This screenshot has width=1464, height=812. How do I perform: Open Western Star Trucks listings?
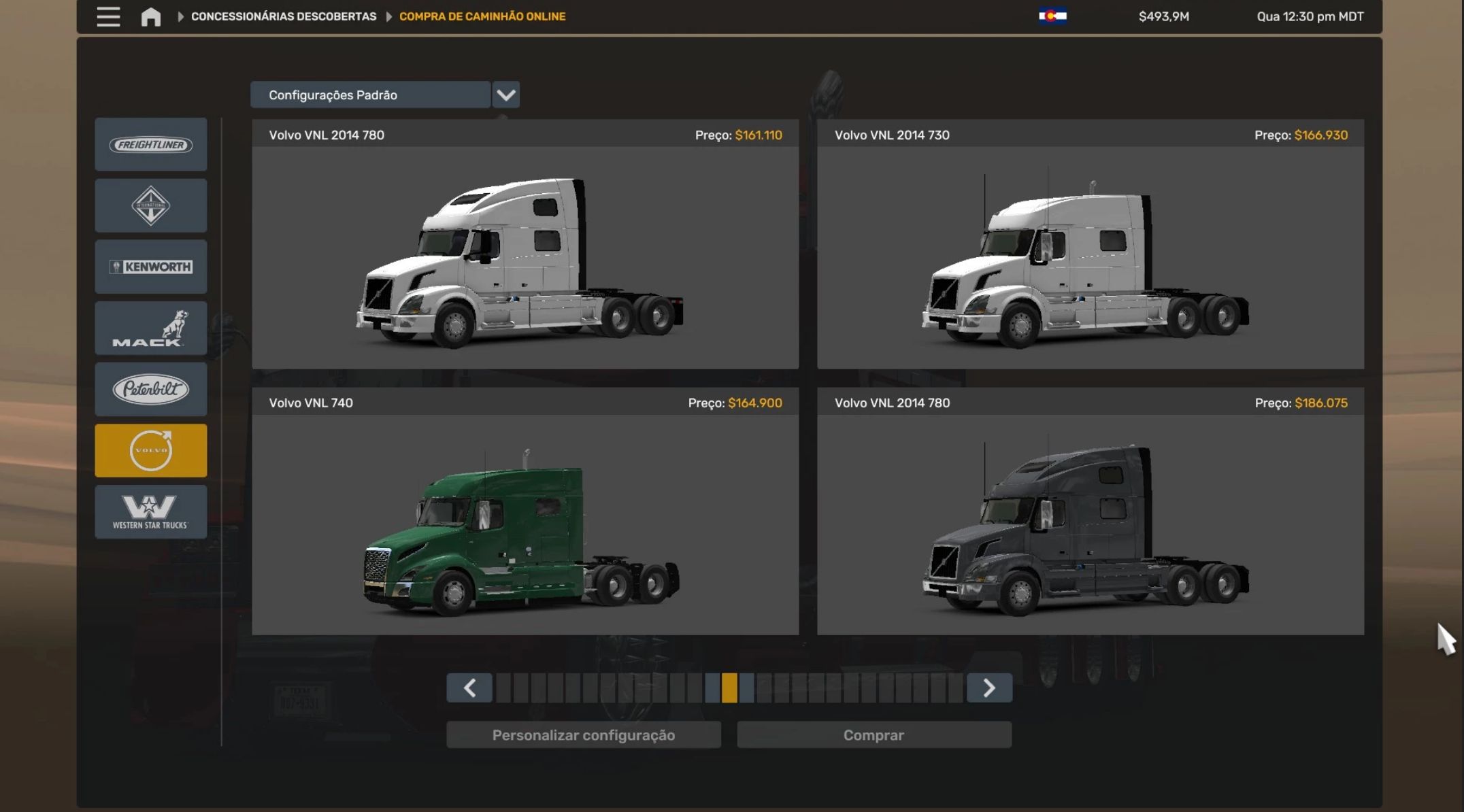coord(151,511)
